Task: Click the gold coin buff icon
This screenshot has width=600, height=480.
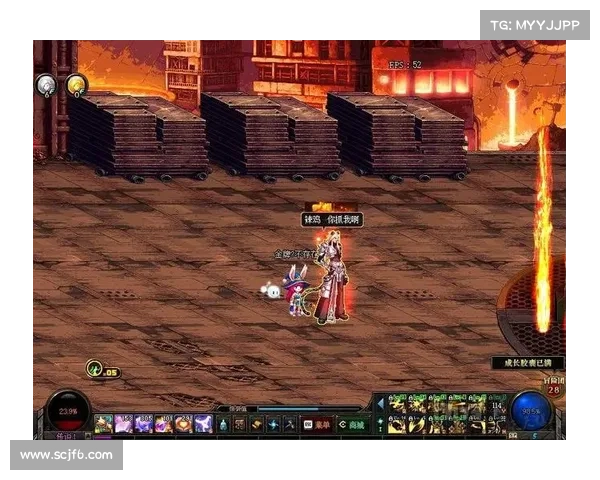Action: pos(77,85)
